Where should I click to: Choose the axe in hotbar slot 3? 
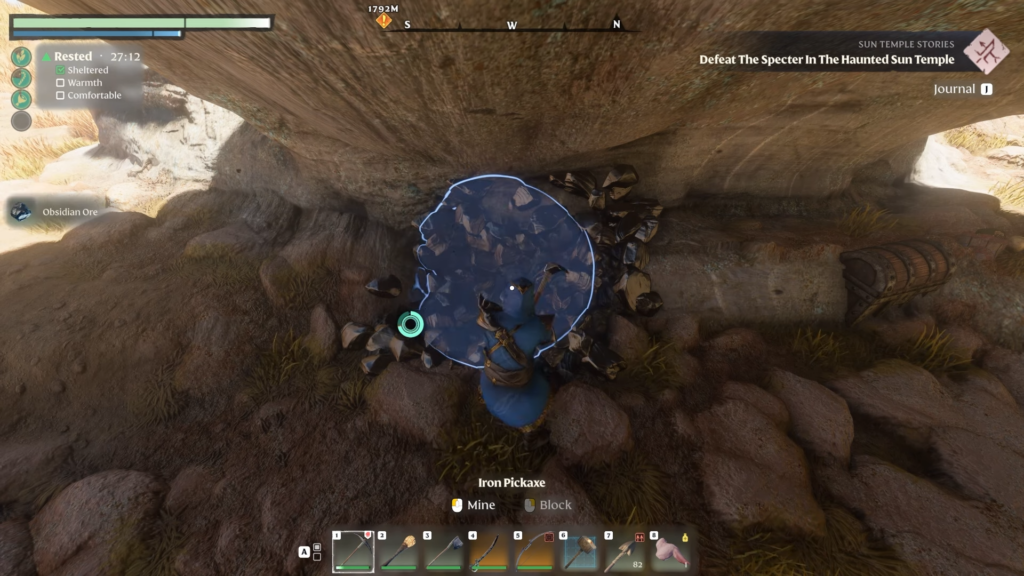pyautogui.click(x=444, y=551)
